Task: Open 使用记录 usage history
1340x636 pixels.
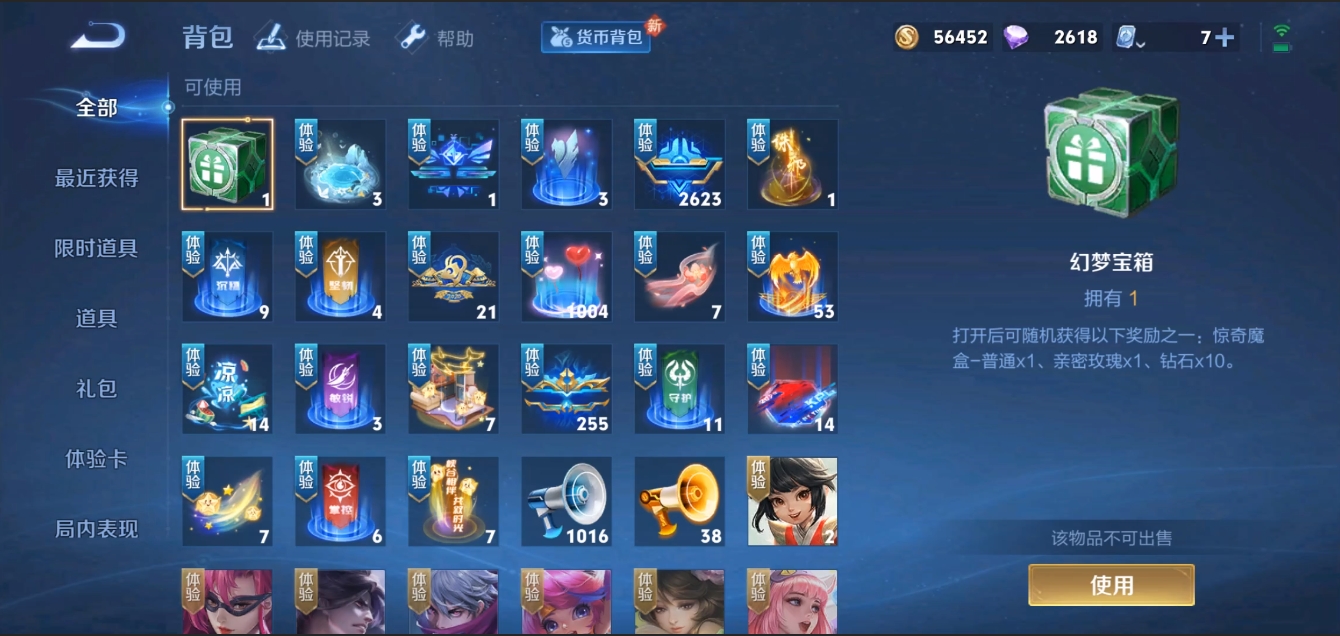Action: (313, 38)
